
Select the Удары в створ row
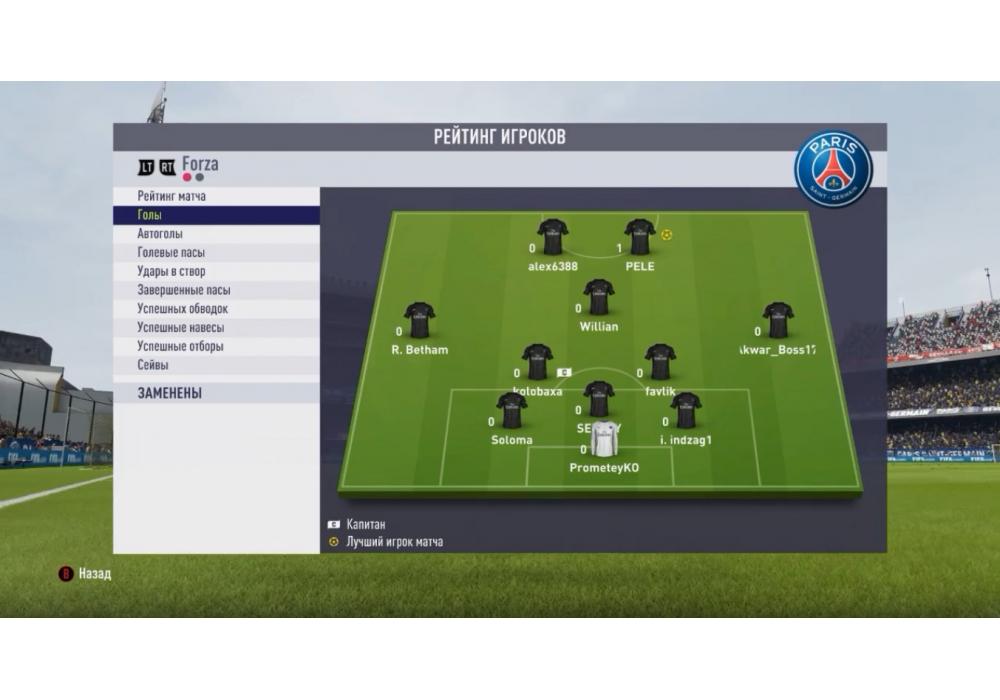171,271
